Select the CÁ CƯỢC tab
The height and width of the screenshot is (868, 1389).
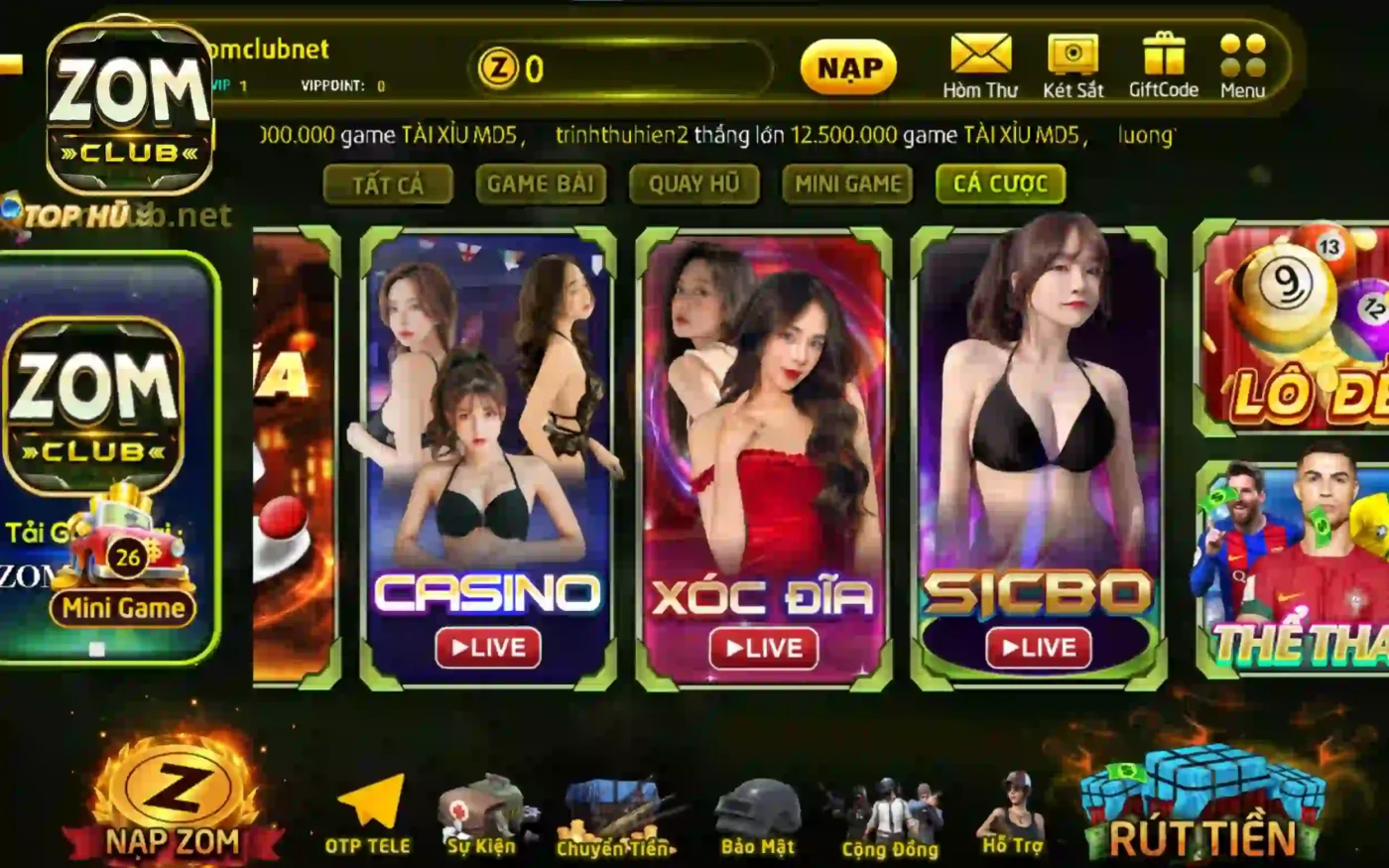(x=999, y=184)
